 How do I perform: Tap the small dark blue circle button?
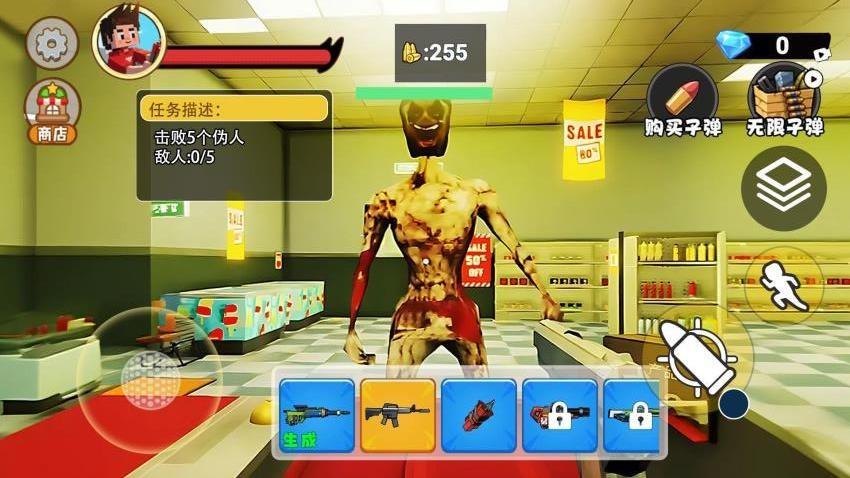pyautogui.click(x=734, y=404)
